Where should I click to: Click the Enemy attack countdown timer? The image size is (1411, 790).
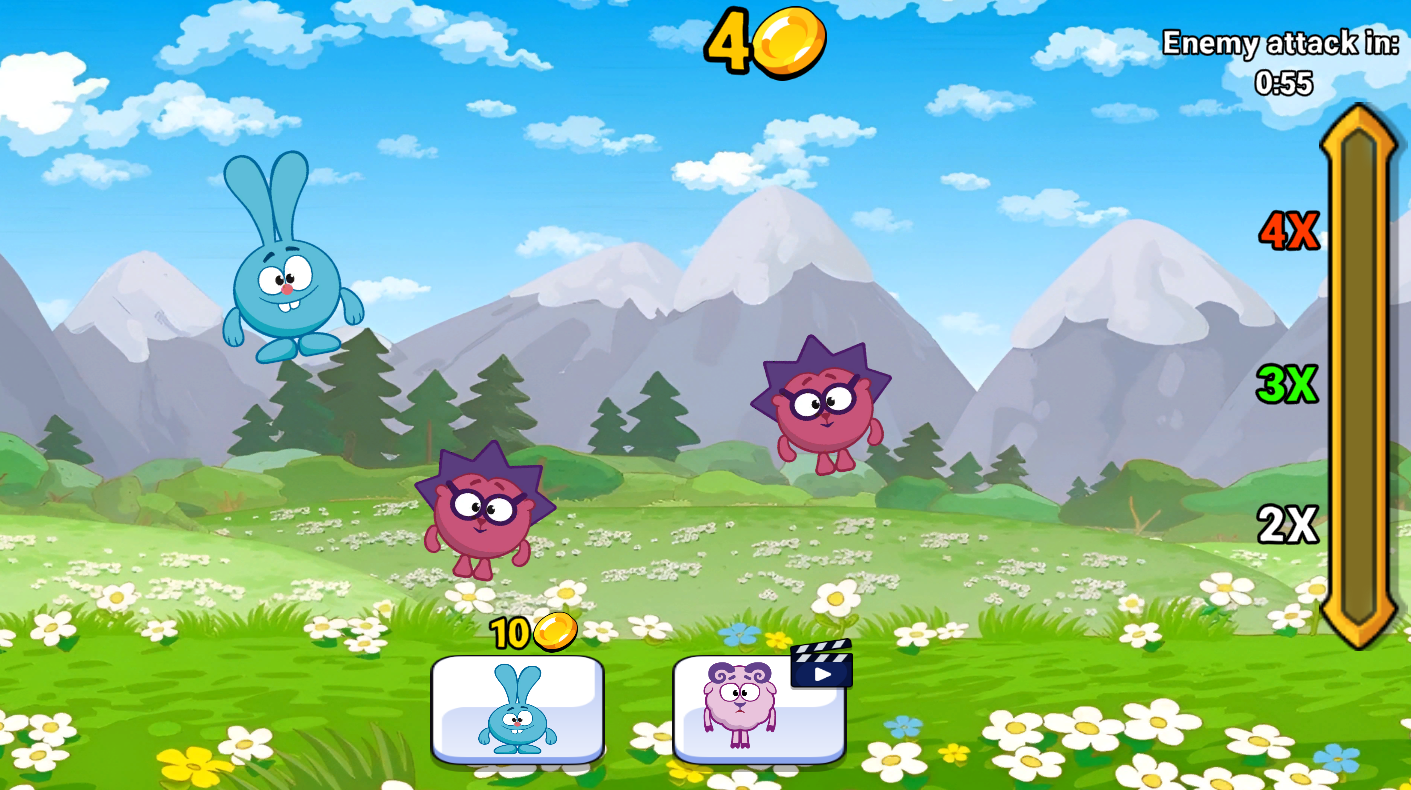(x=1283, y=45)
